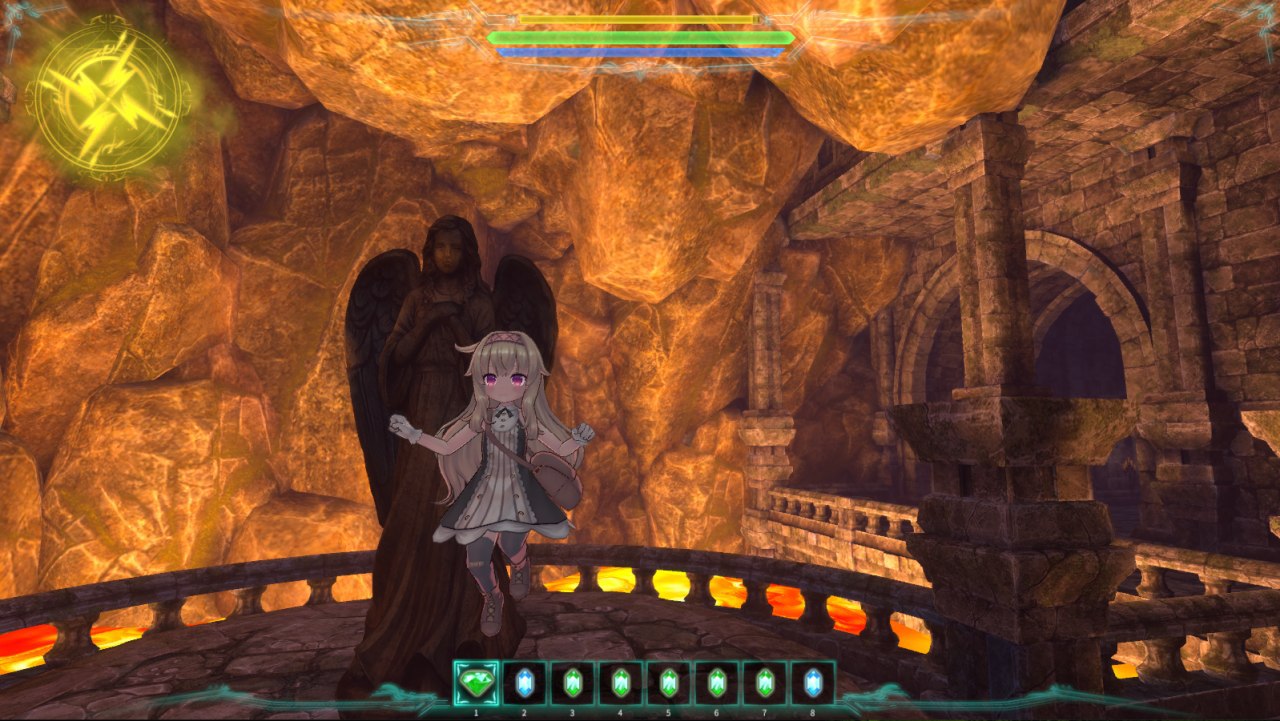
Task: Select the green crystal in slot 5
Action: tap(668, 683)
